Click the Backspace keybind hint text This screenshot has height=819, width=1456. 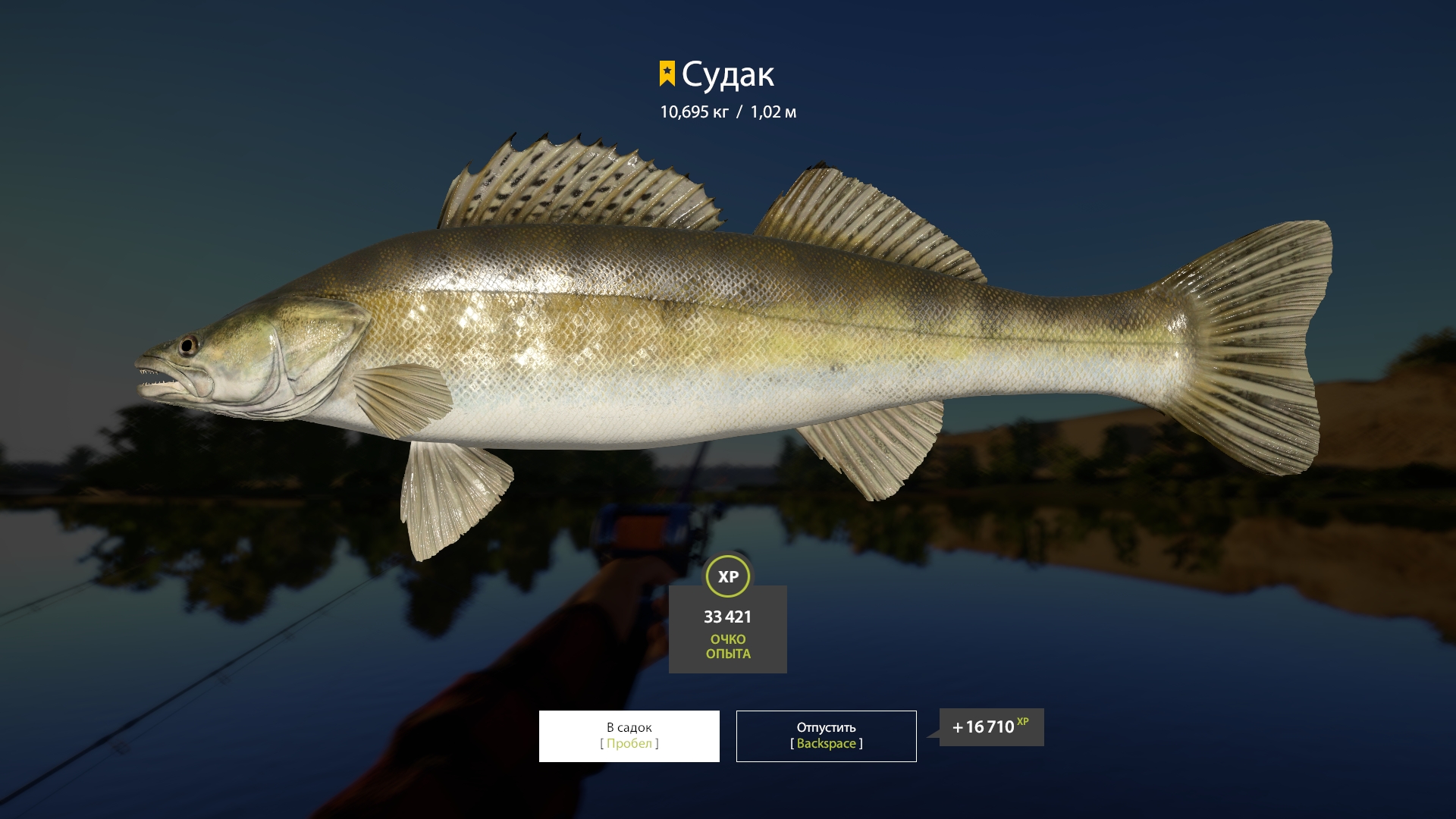(826, 744)
